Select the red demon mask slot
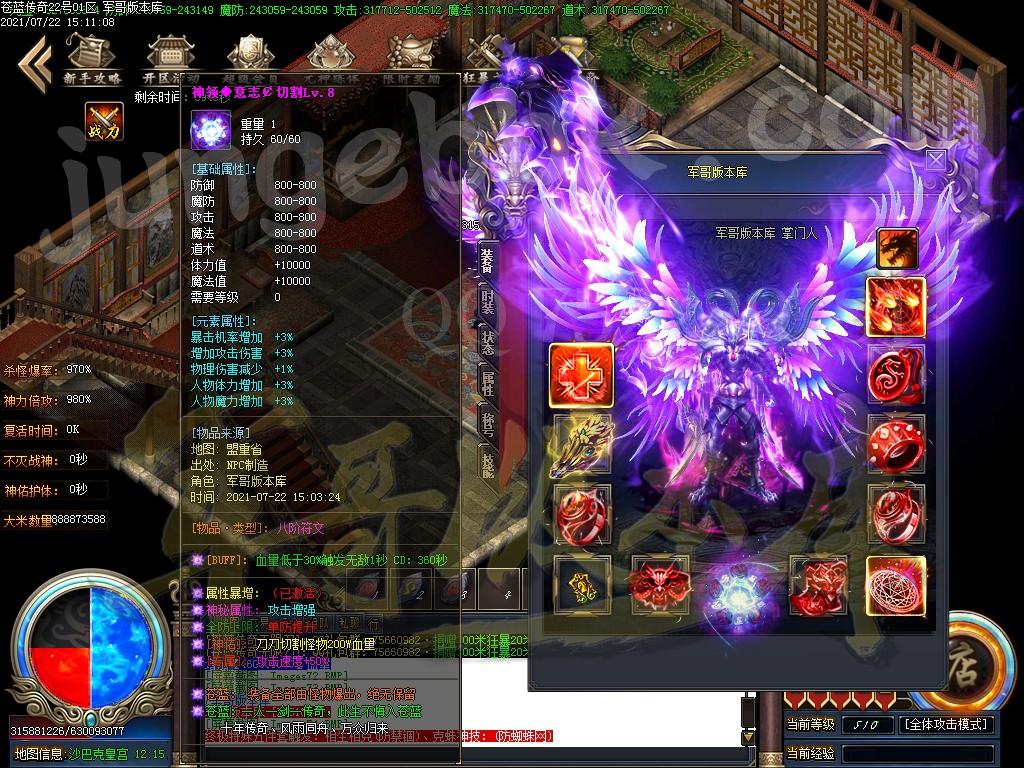Screen dimensions: 1024x768 (x=658, y=586)
